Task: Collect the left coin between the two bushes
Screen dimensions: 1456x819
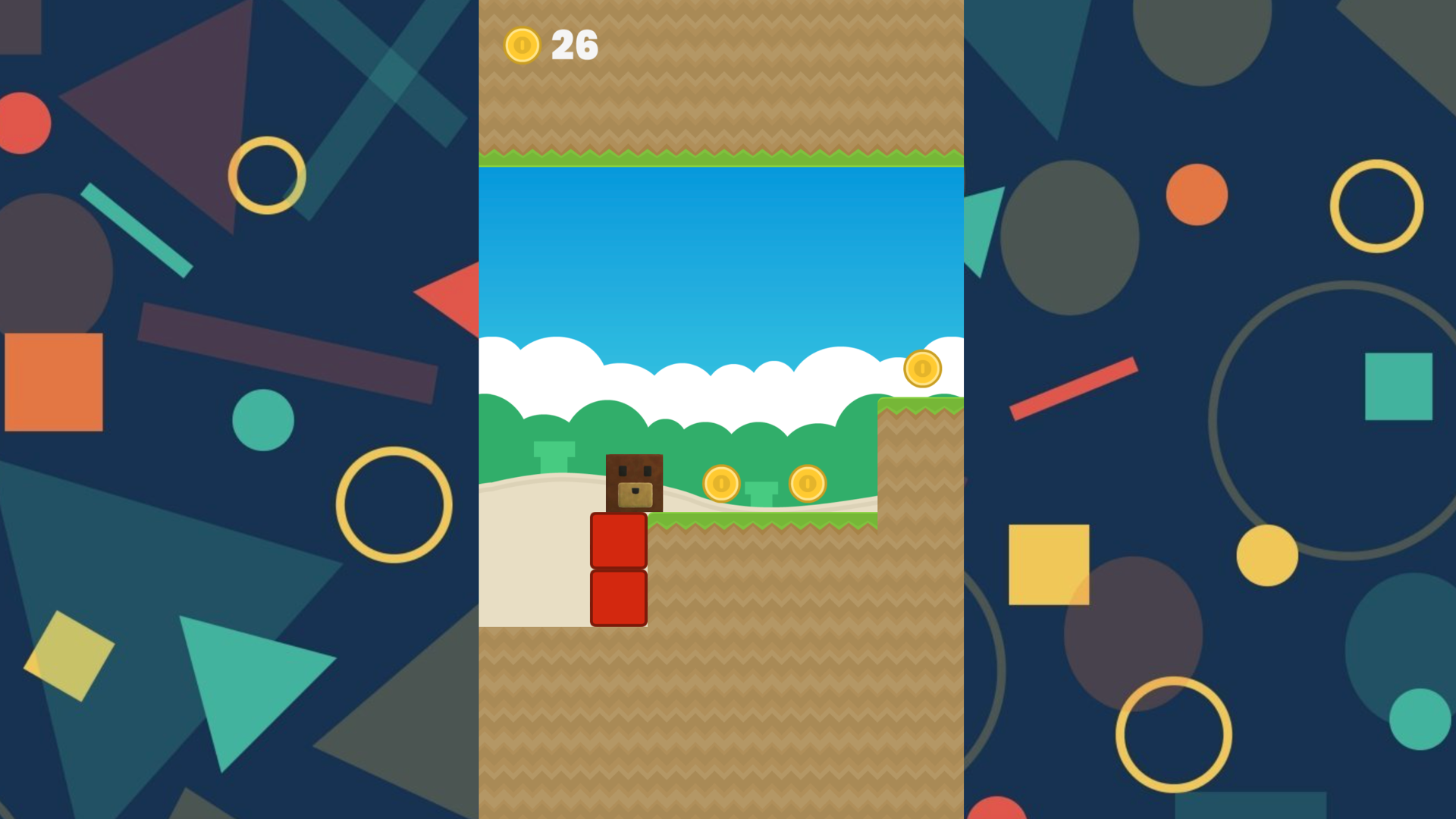Action: pyautogui.click(x=720, y=483)
